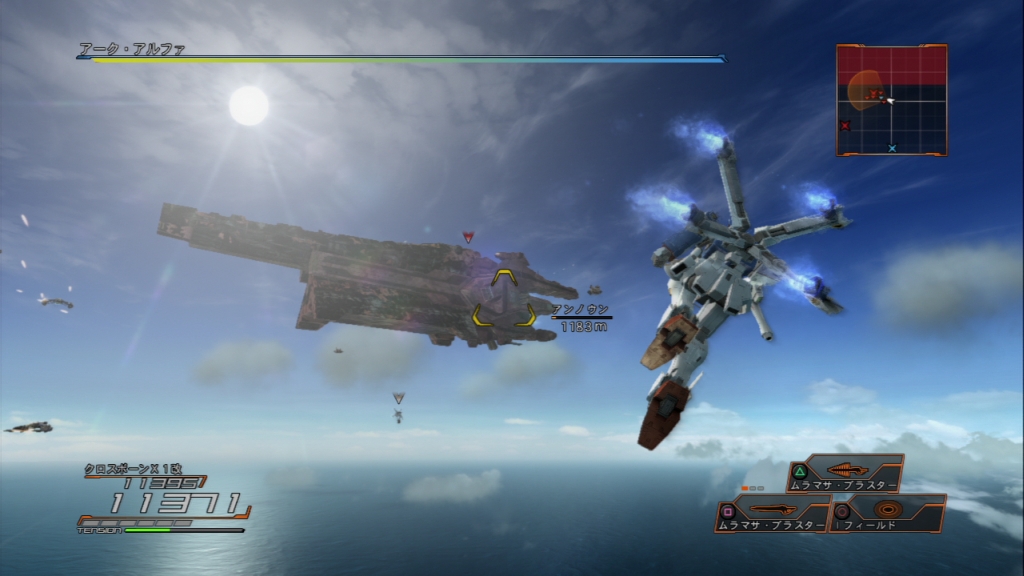Viewport: 1024px width, 576px height.
Task: Click the white player arrow on the minimap
Action: pyautogui.click(x=889, y=100)
